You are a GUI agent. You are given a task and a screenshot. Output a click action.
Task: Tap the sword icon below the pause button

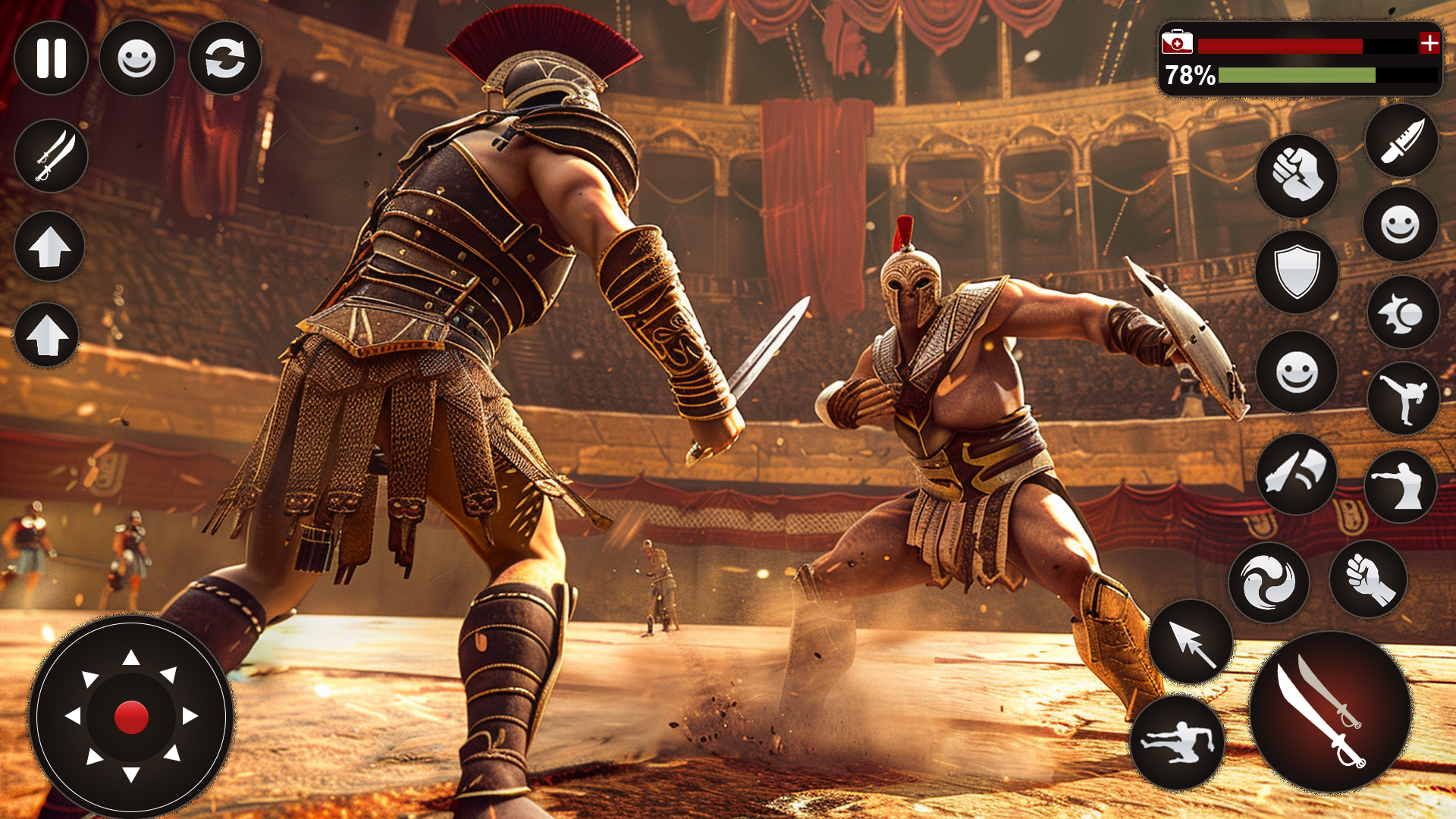coord(50,155)
